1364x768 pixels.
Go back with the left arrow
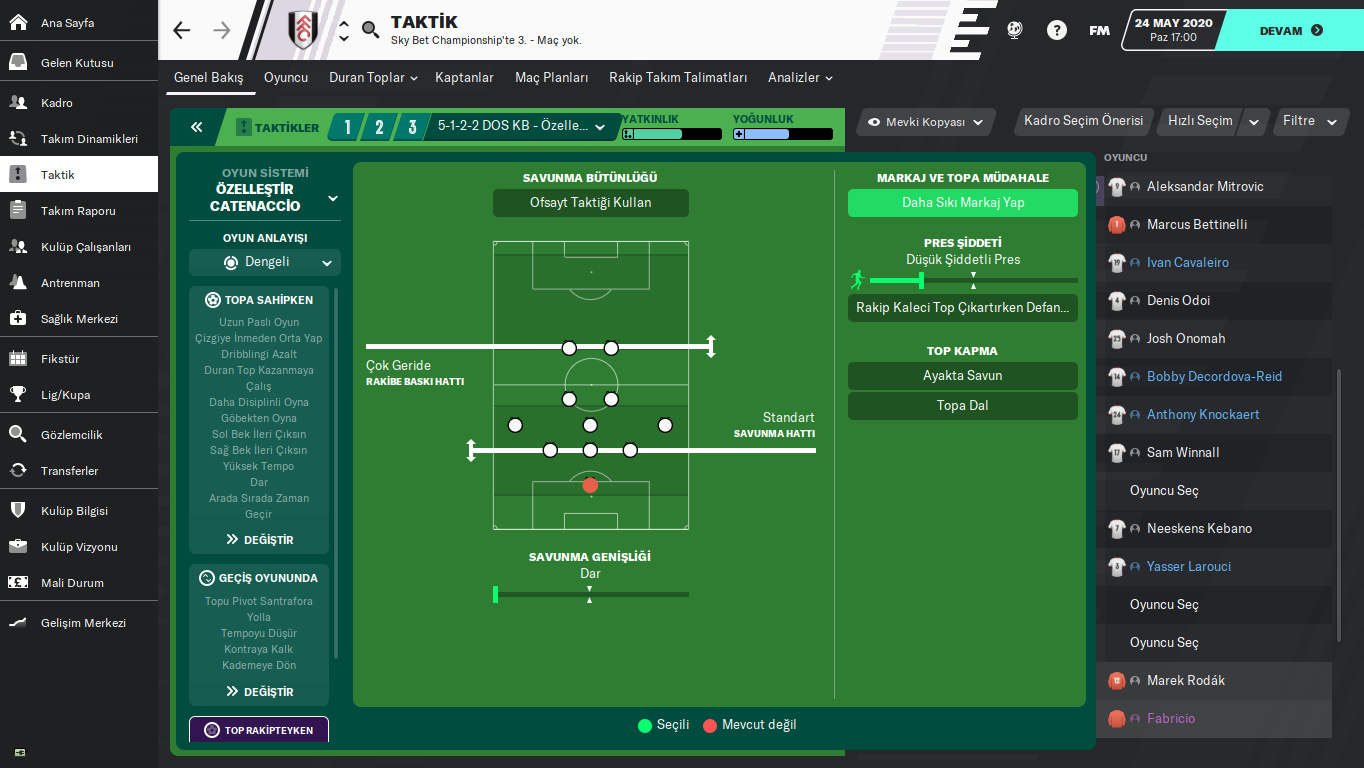point(181,30)
